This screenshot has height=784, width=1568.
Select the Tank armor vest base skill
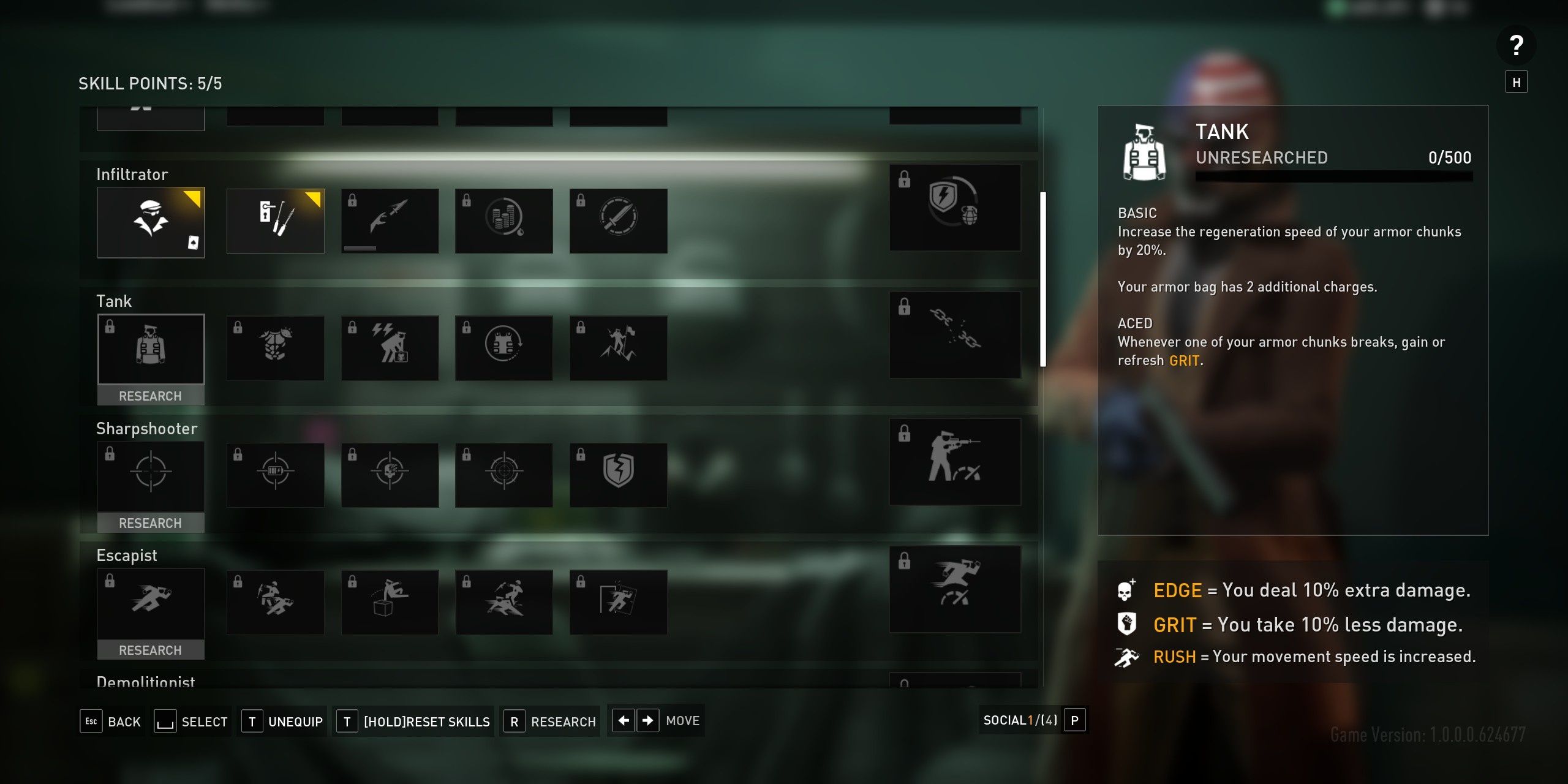[x=151, y=348]
